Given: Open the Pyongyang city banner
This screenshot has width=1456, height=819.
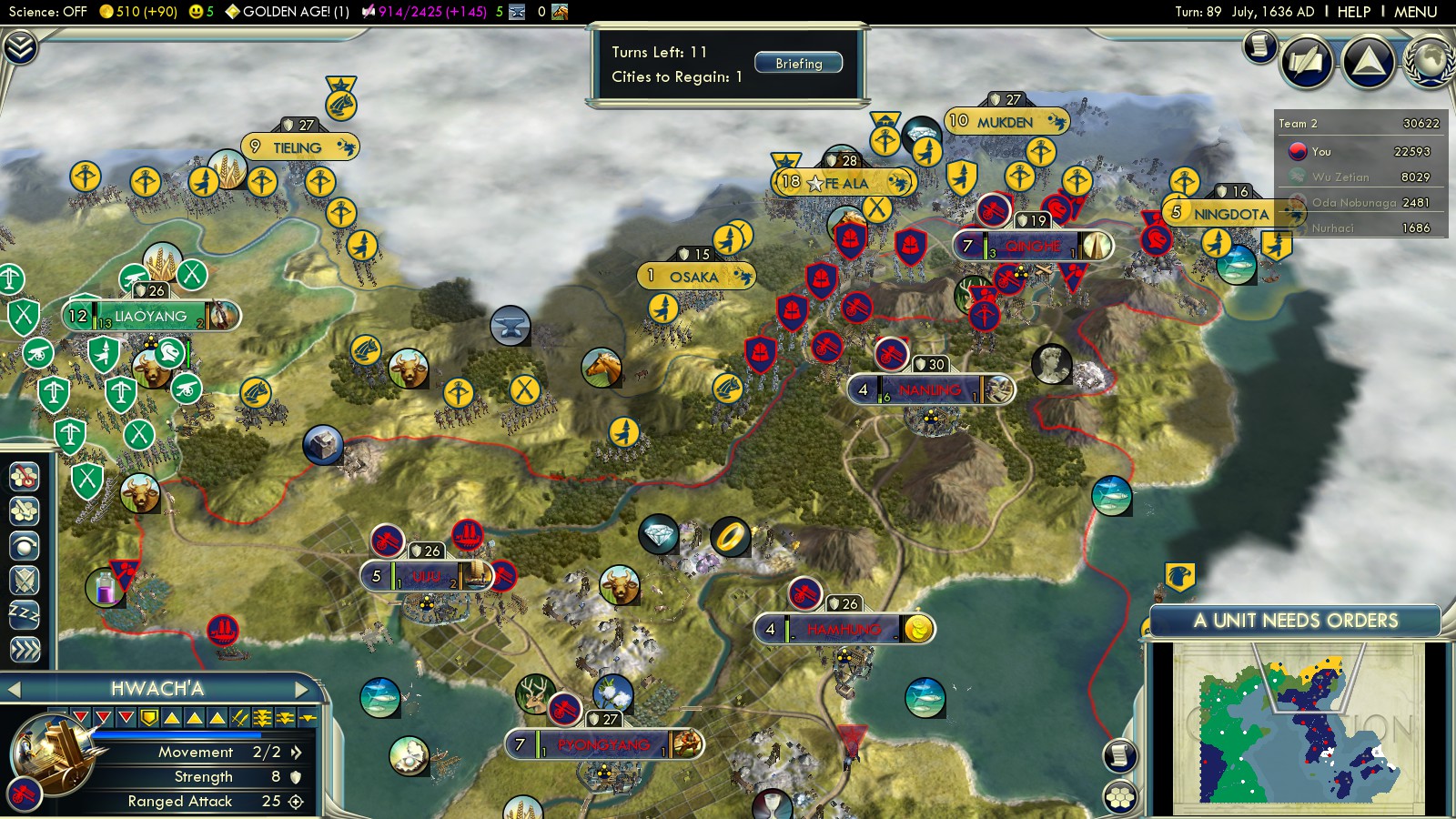Looking at the screenshot, I should (604, 744).
